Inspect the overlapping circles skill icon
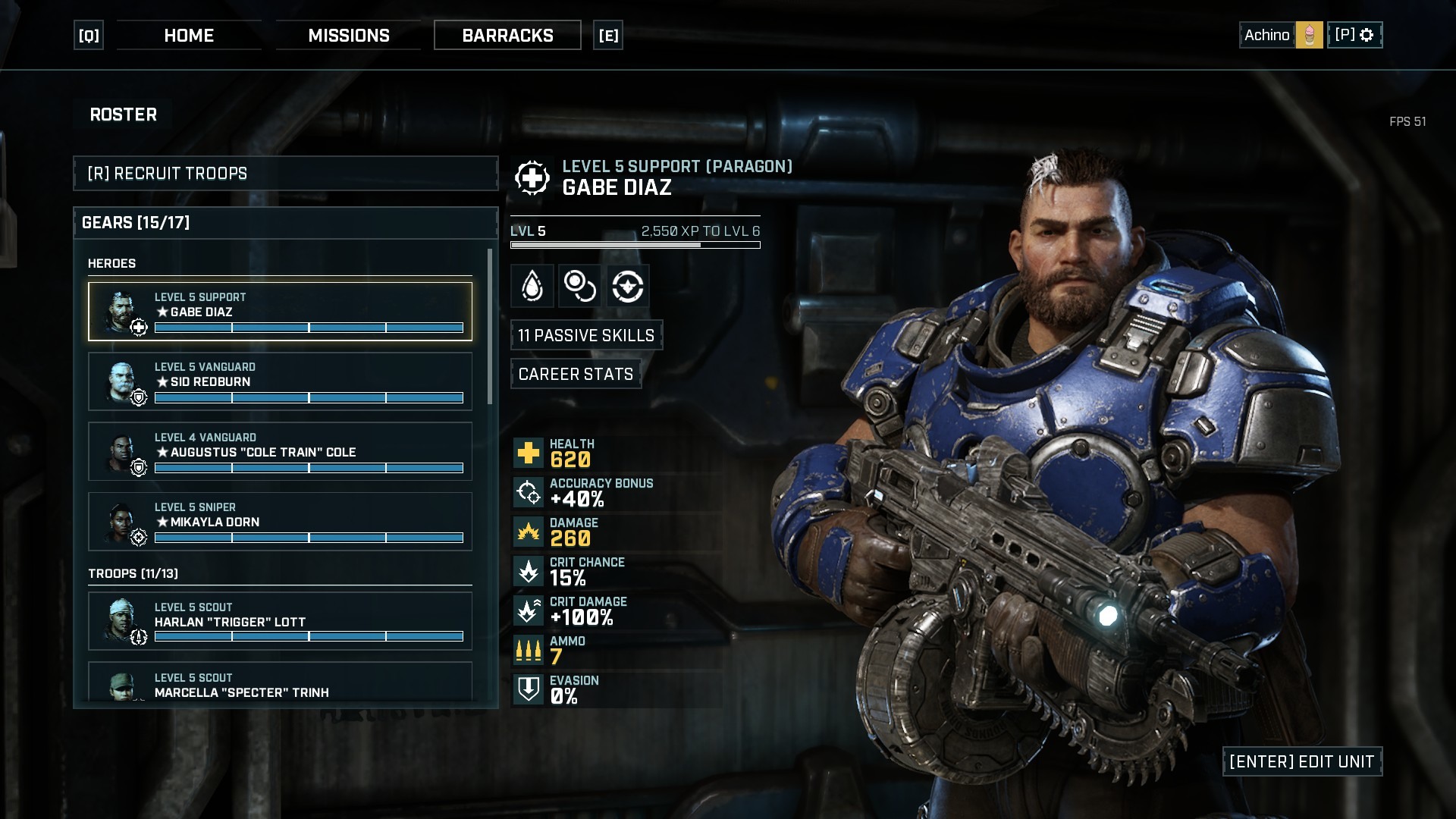 click(580, 286)
